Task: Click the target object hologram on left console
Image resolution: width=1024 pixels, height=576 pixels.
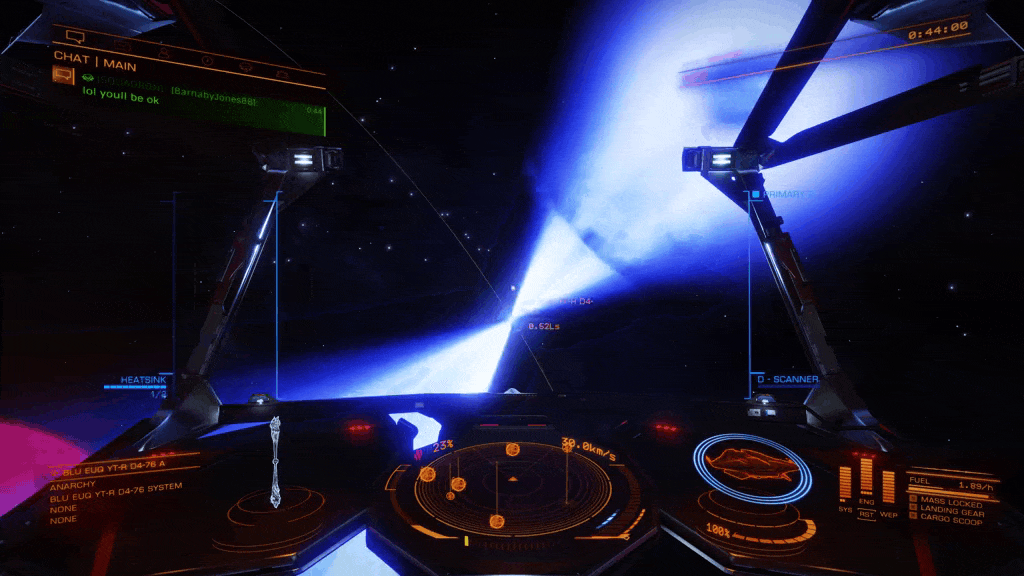Action: (x=275, y=462)
